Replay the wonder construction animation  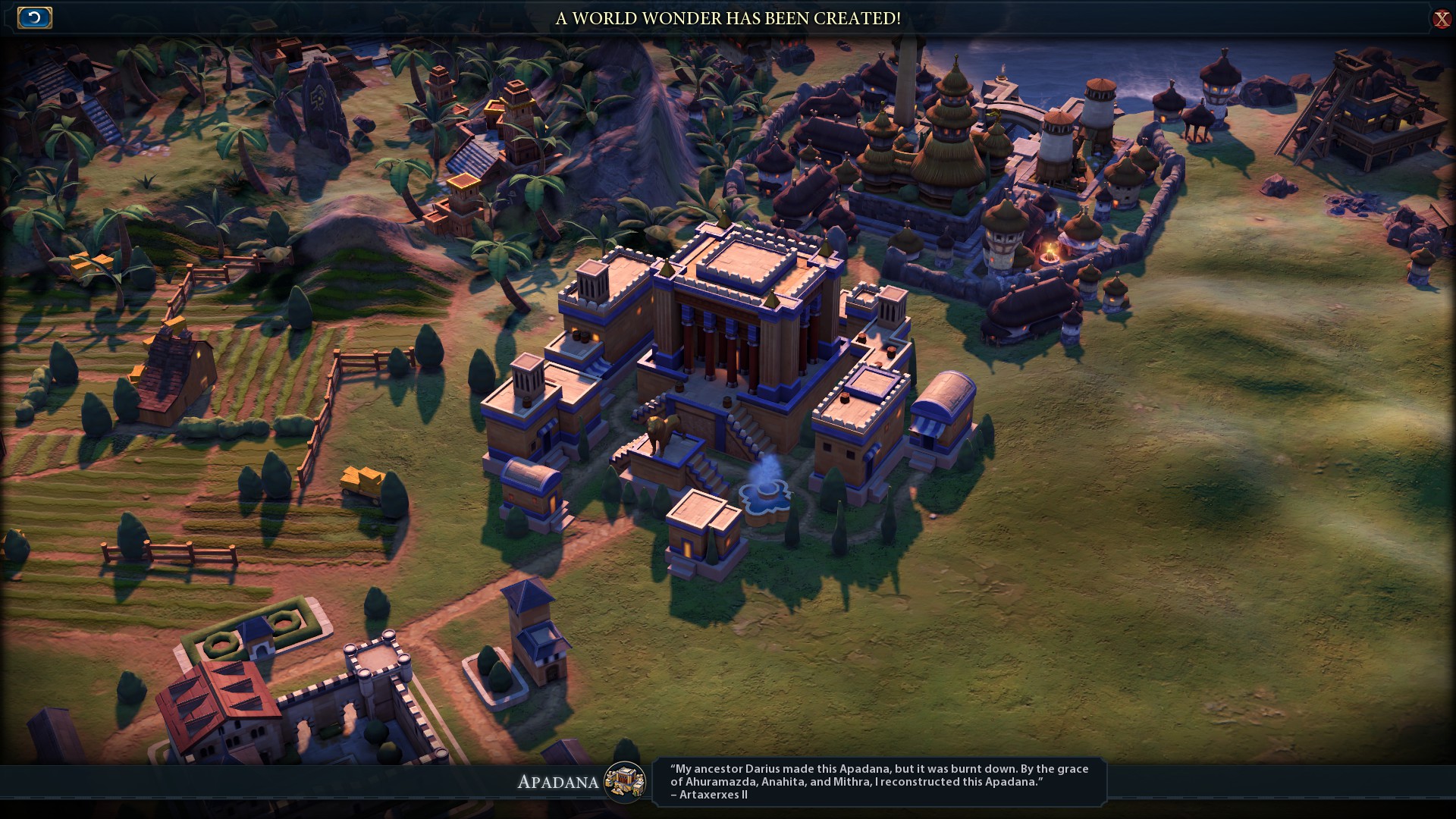(34, 18)
